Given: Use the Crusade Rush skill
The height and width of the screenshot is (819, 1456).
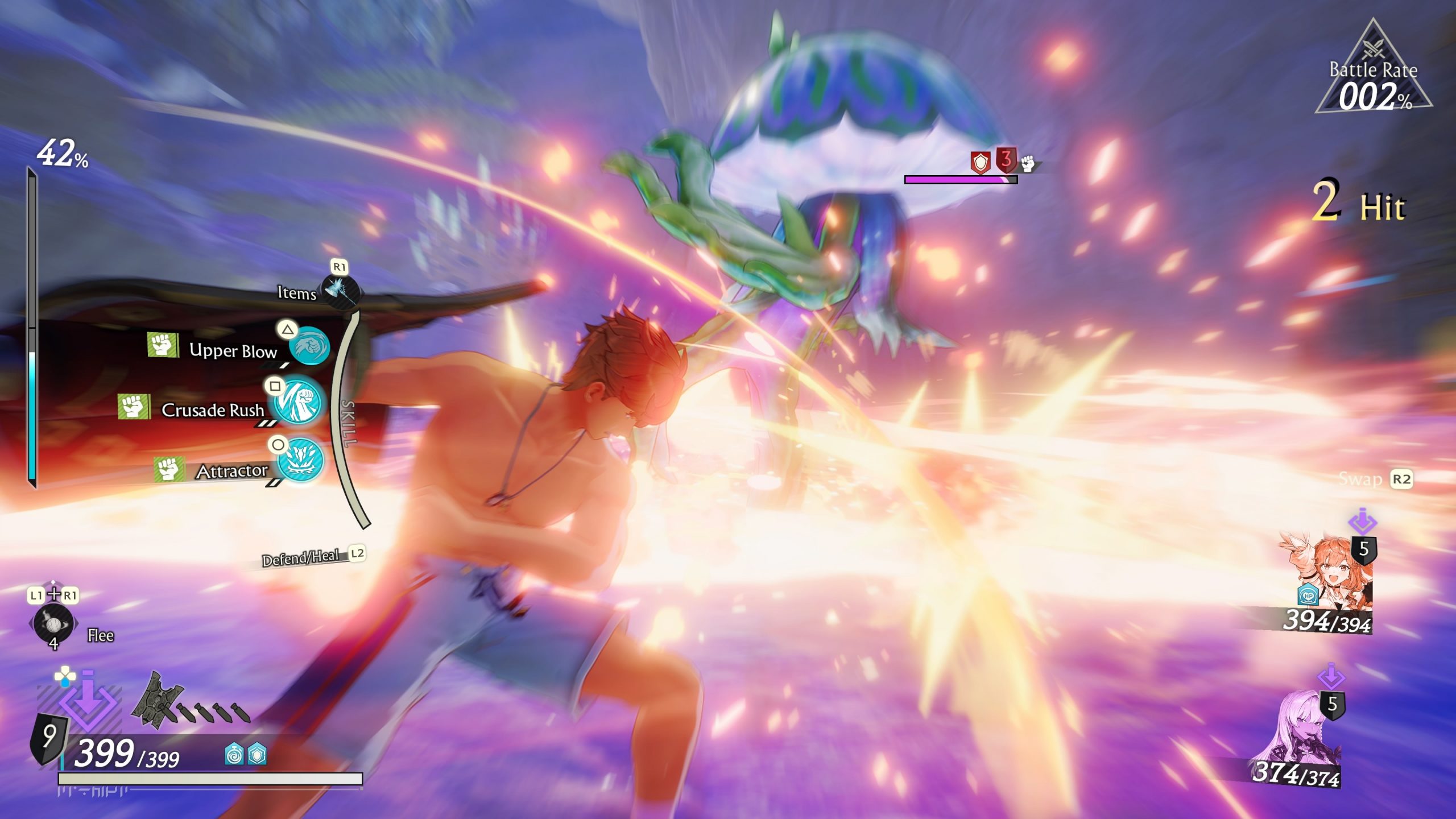Looking at the screenshot, I should click(x=298, y=403).
